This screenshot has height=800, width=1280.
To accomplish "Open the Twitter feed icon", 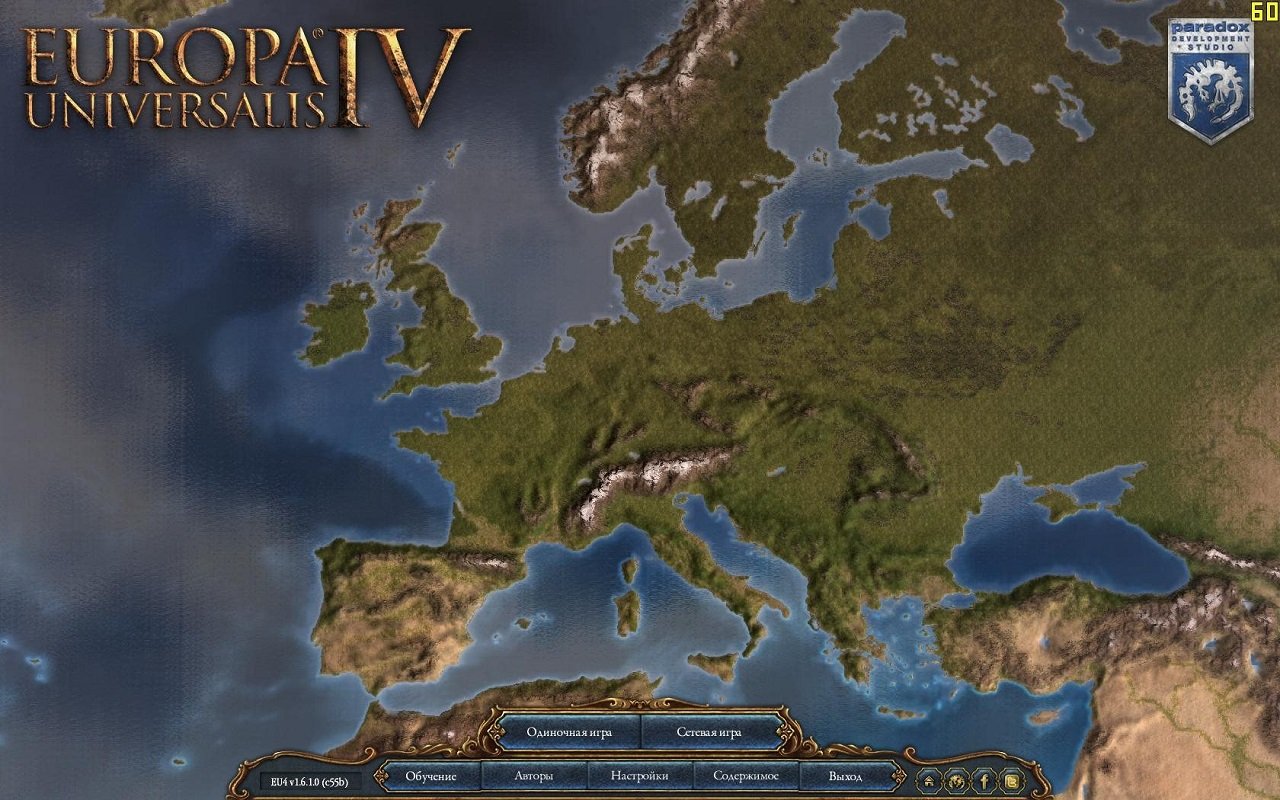I will pos(1011,779).
